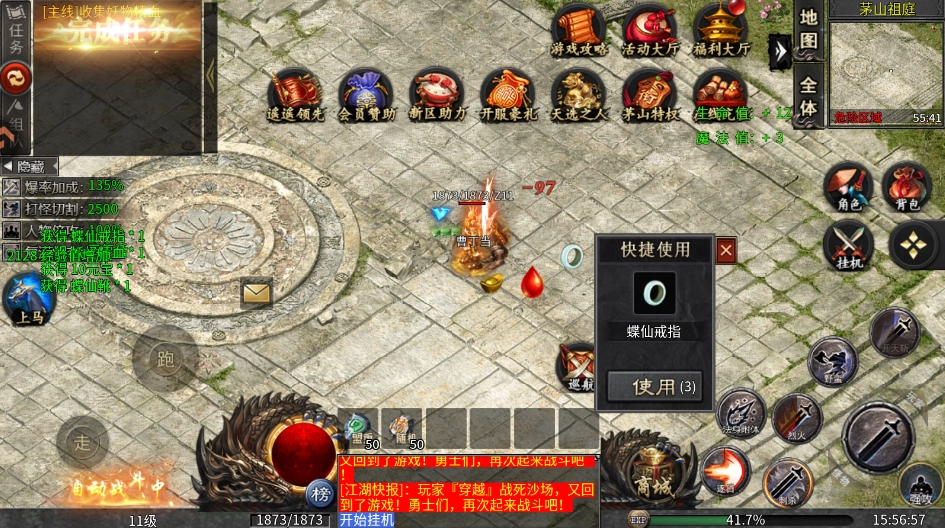Open the 会员赞助 membership icon
Image resolution: width=945 pixels, height=528 pixels.
click(x=365, y=94)
